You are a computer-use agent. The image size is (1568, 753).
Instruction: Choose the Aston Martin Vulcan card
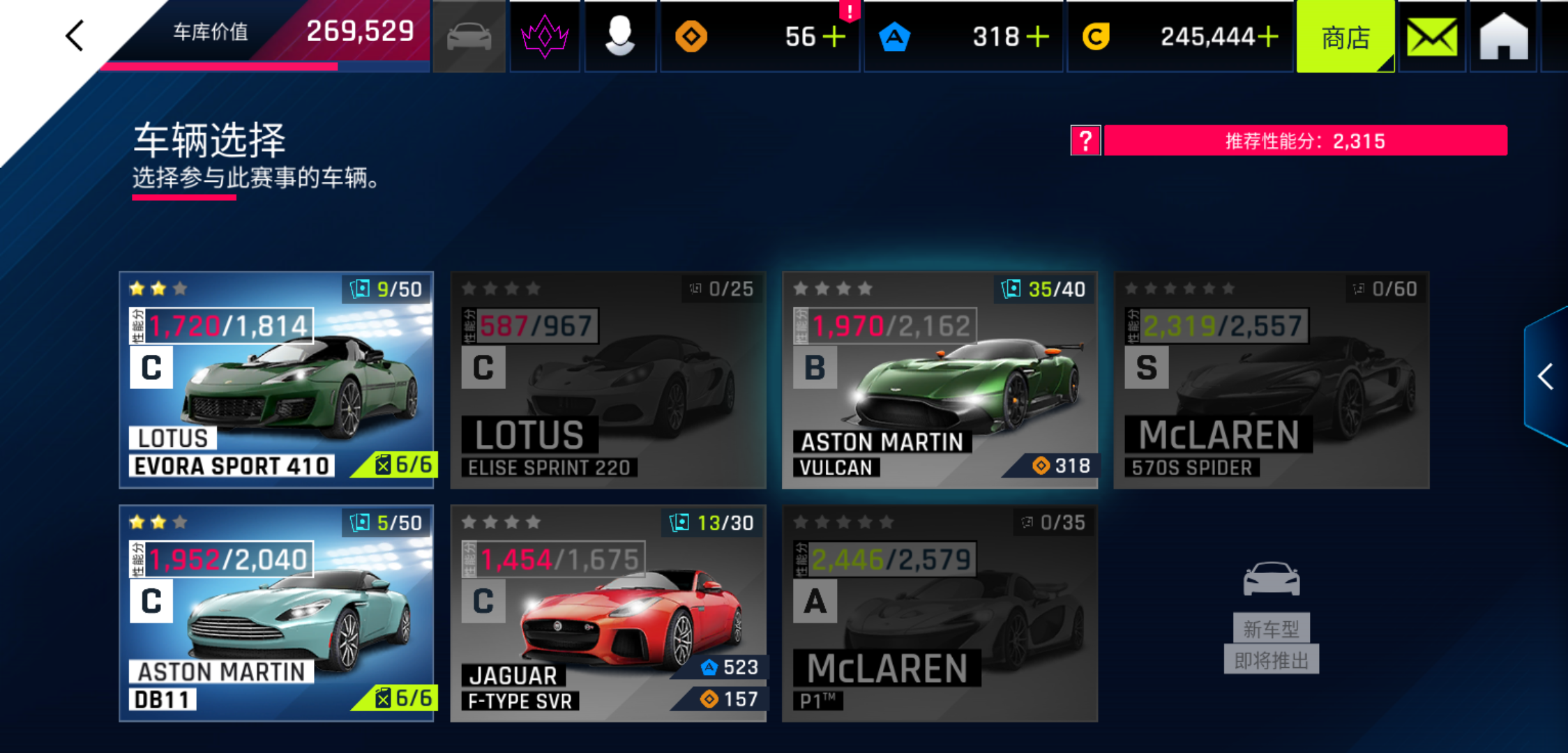940,379
